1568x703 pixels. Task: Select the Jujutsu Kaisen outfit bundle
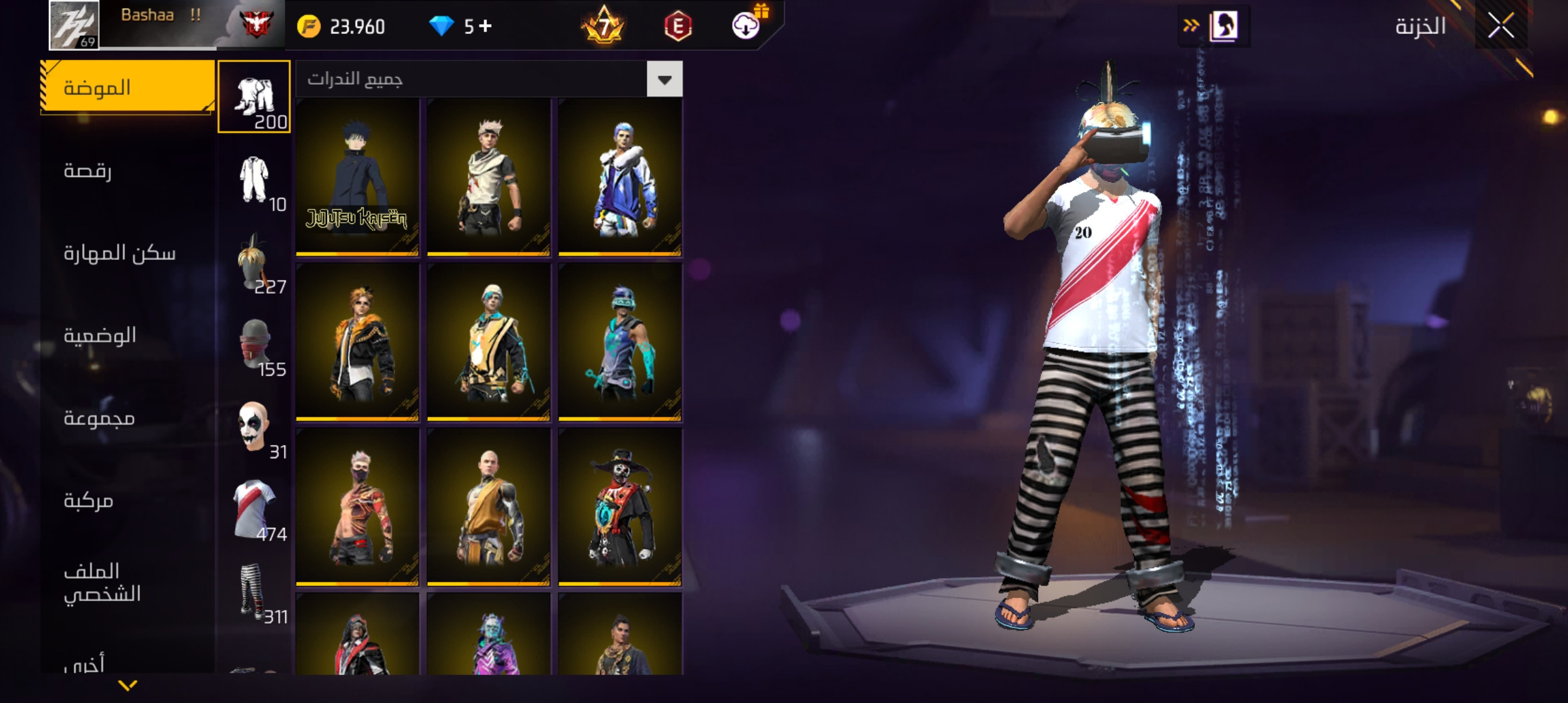coord(357,177)
